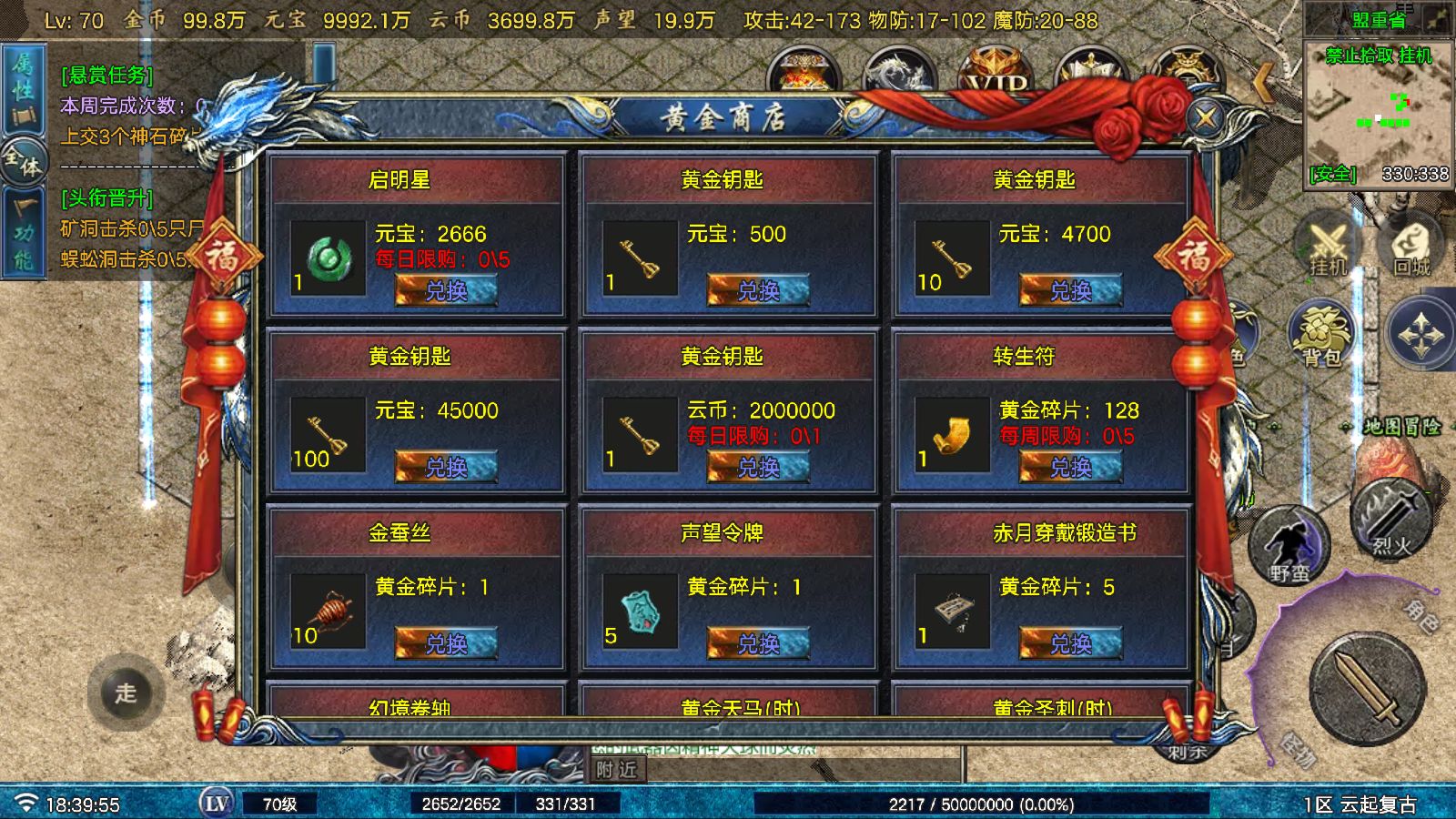
Task: Toggle the 走 walk mode button
Action: (125, 693)
